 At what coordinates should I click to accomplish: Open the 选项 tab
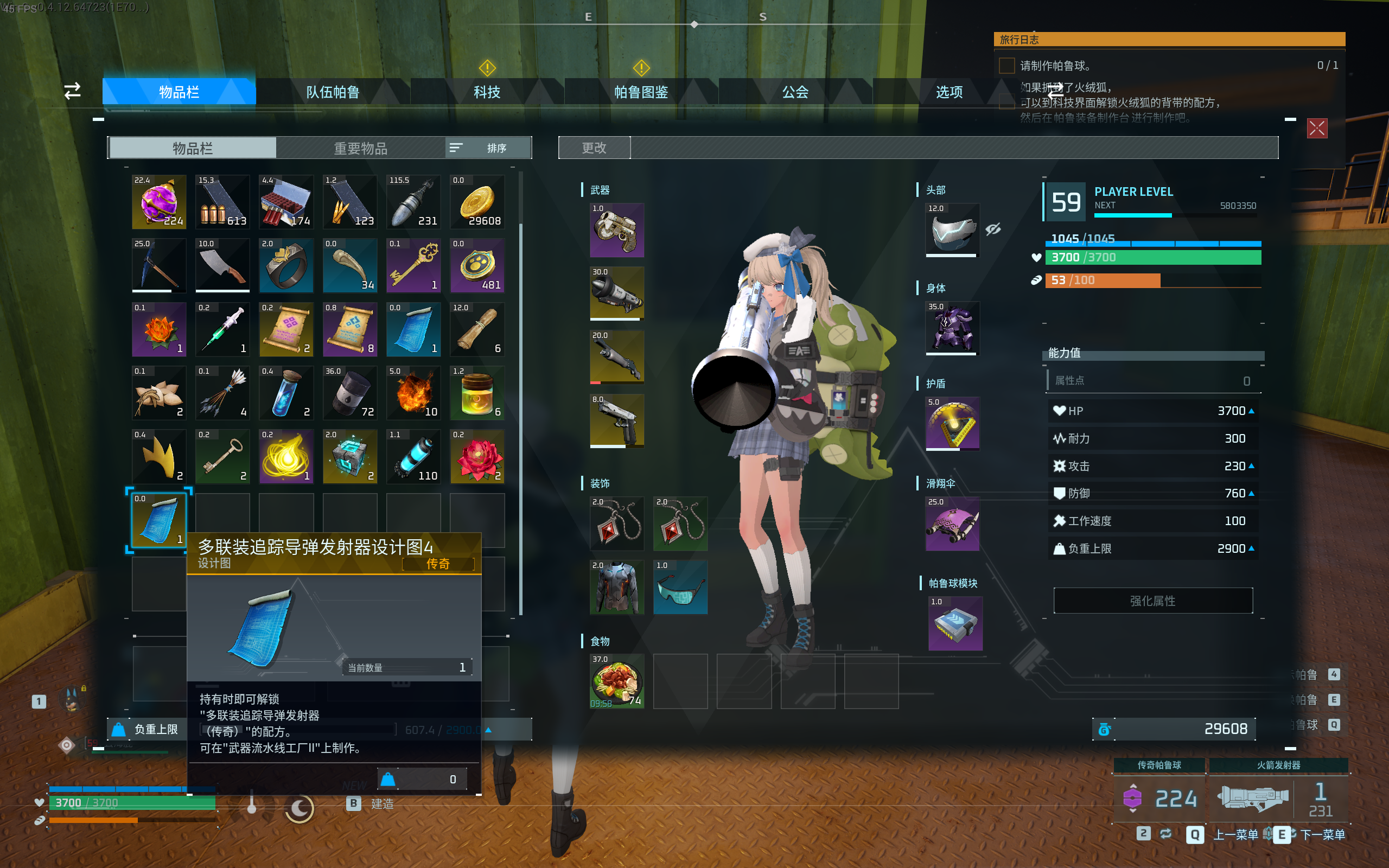[x=949, y=92]
